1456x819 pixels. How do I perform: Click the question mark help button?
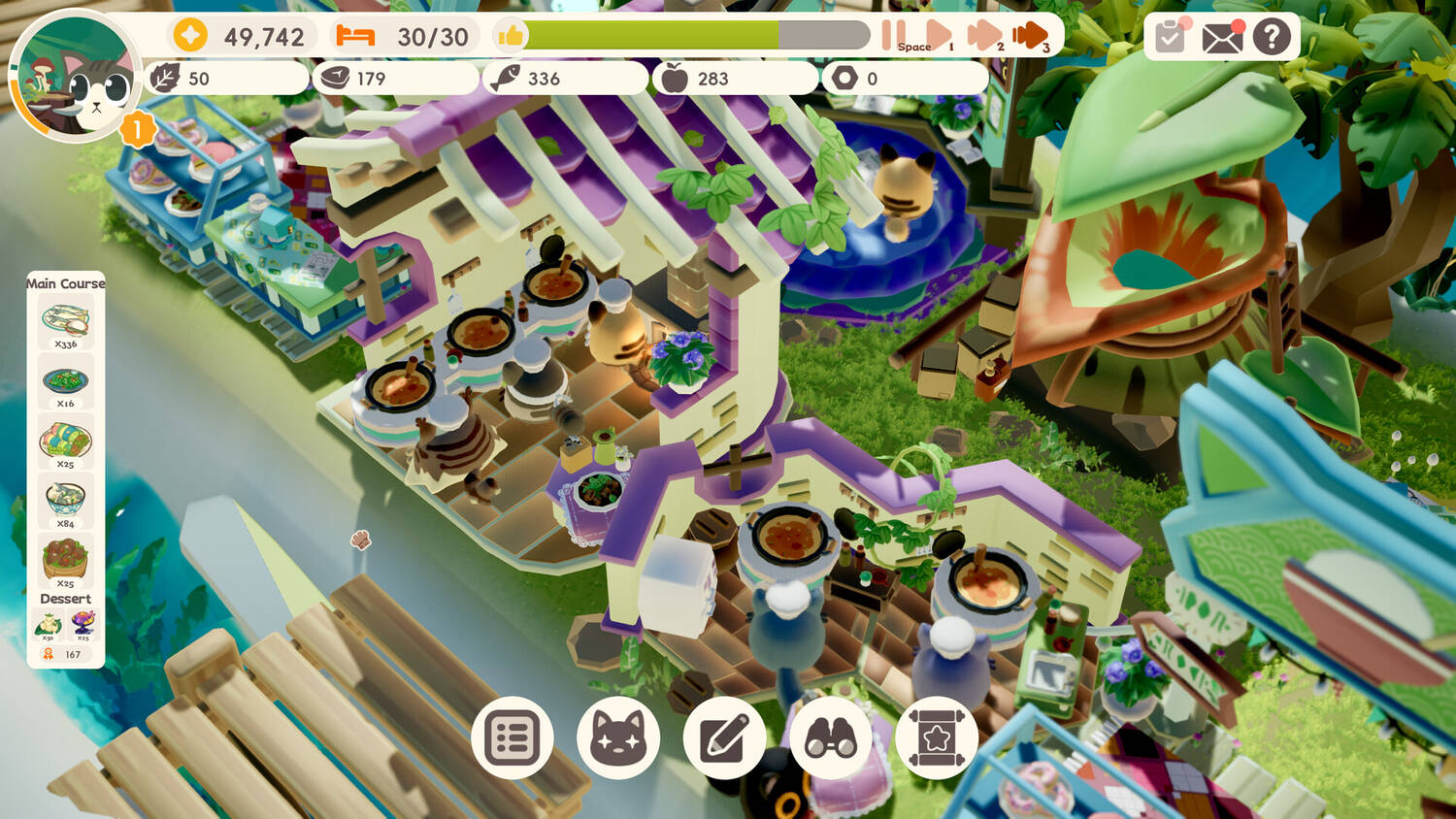tap(1272, 37)
